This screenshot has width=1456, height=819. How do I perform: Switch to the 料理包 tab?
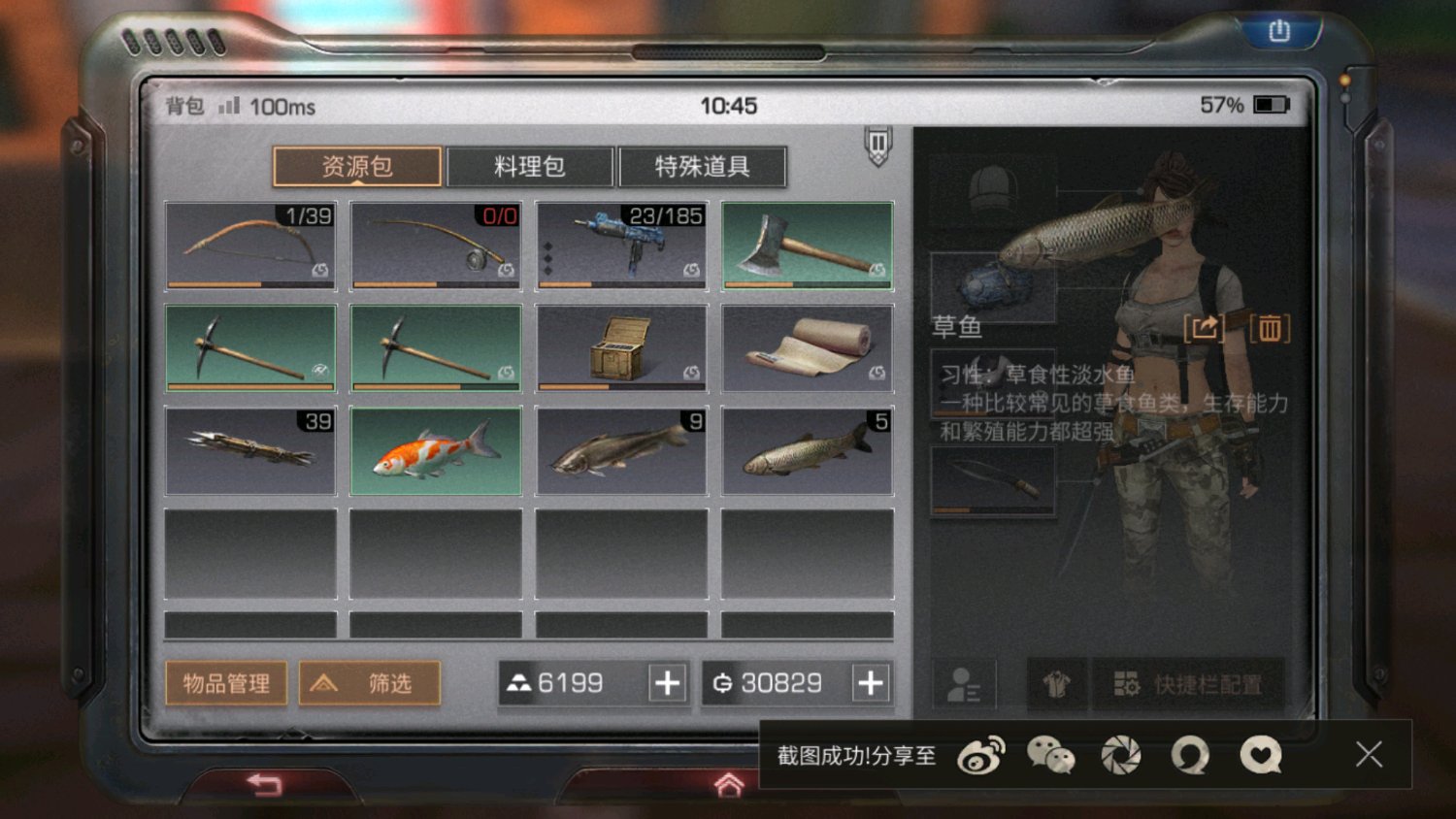coord(531,165)
